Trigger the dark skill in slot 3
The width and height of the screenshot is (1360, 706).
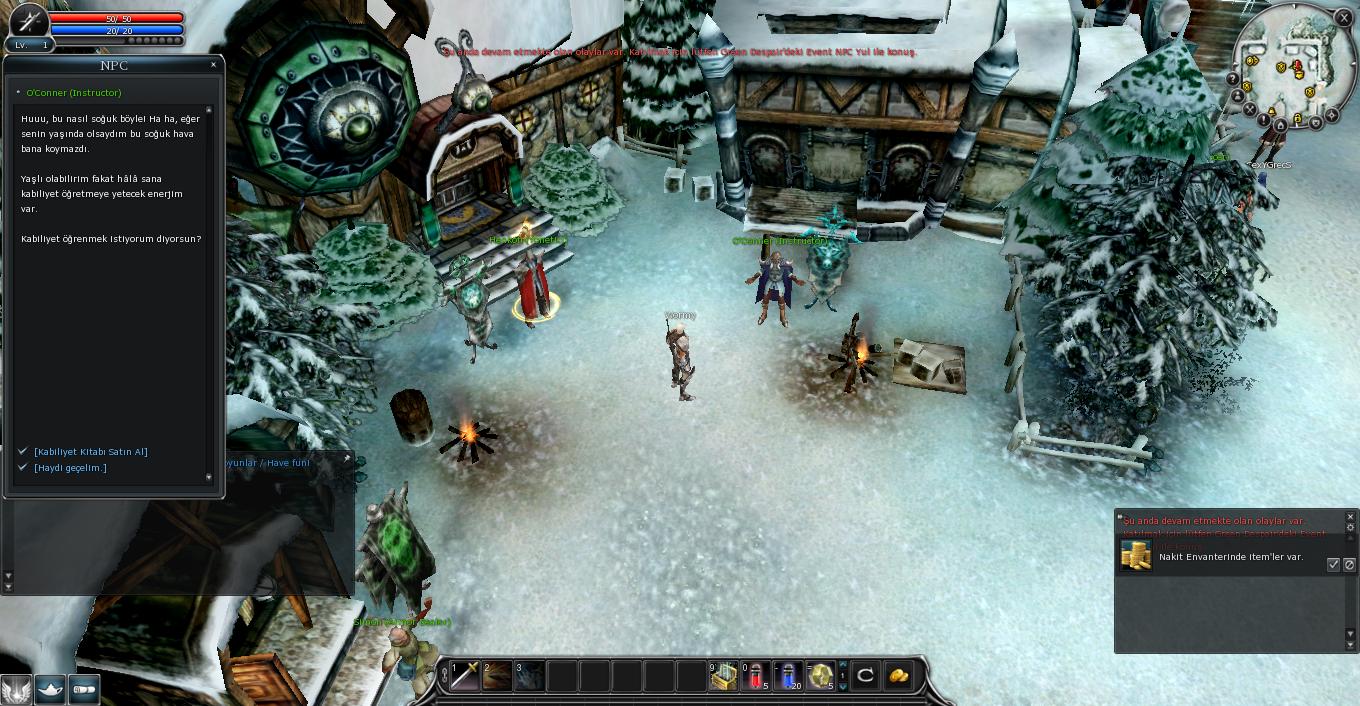tap(529, 676)
